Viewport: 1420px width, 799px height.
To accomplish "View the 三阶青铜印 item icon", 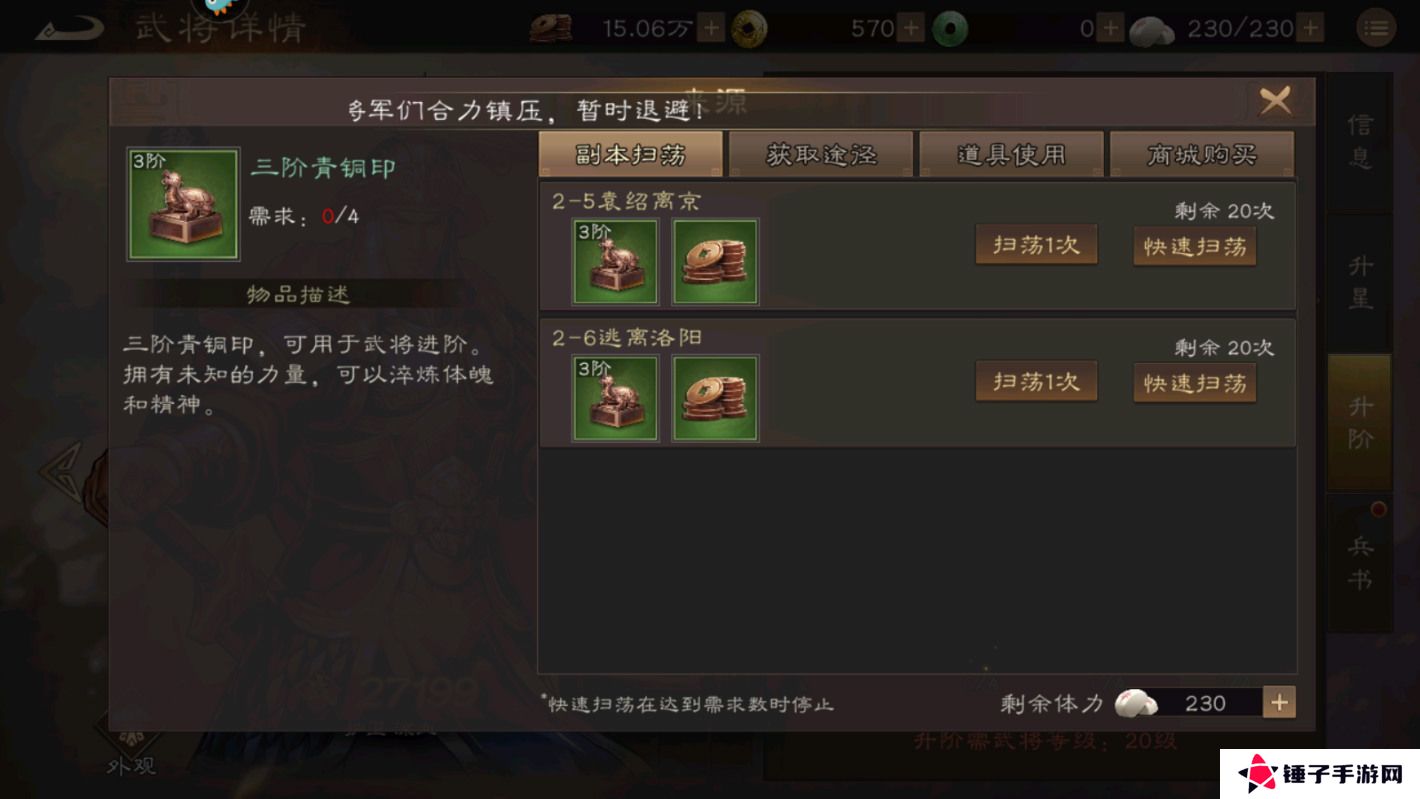I will point(183,203).
